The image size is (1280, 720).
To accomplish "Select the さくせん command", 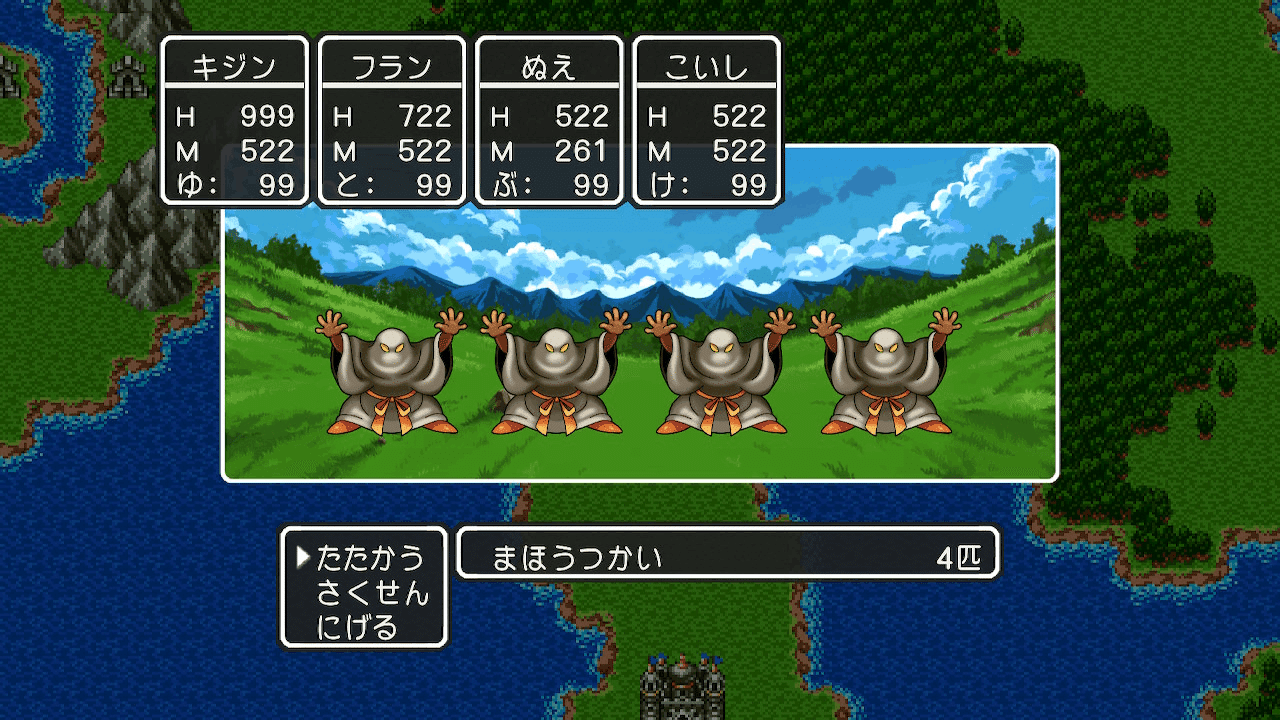I will click(370, 590).
